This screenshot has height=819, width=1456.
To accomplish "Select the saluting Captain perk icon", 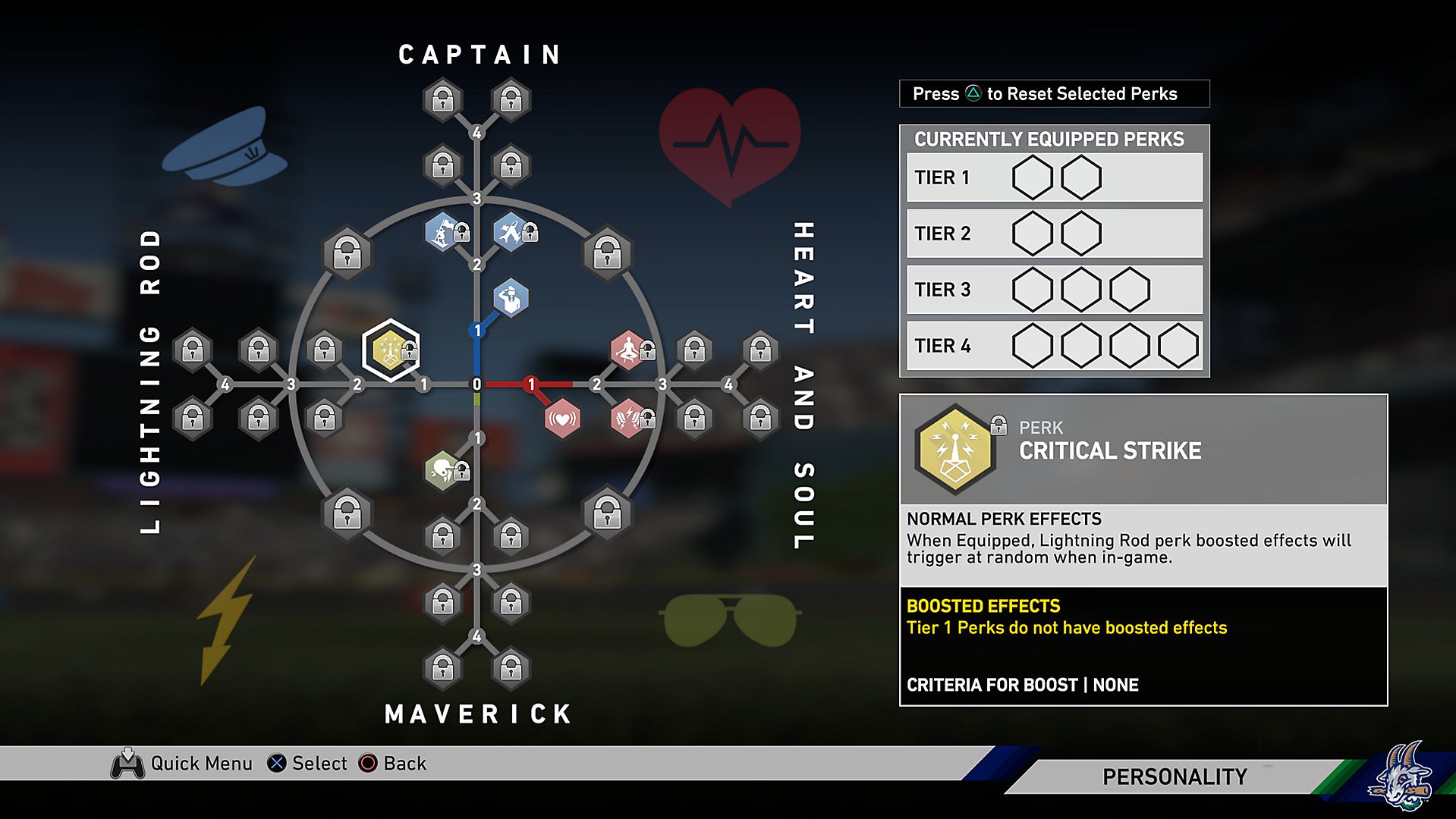I will coord(510,297).
